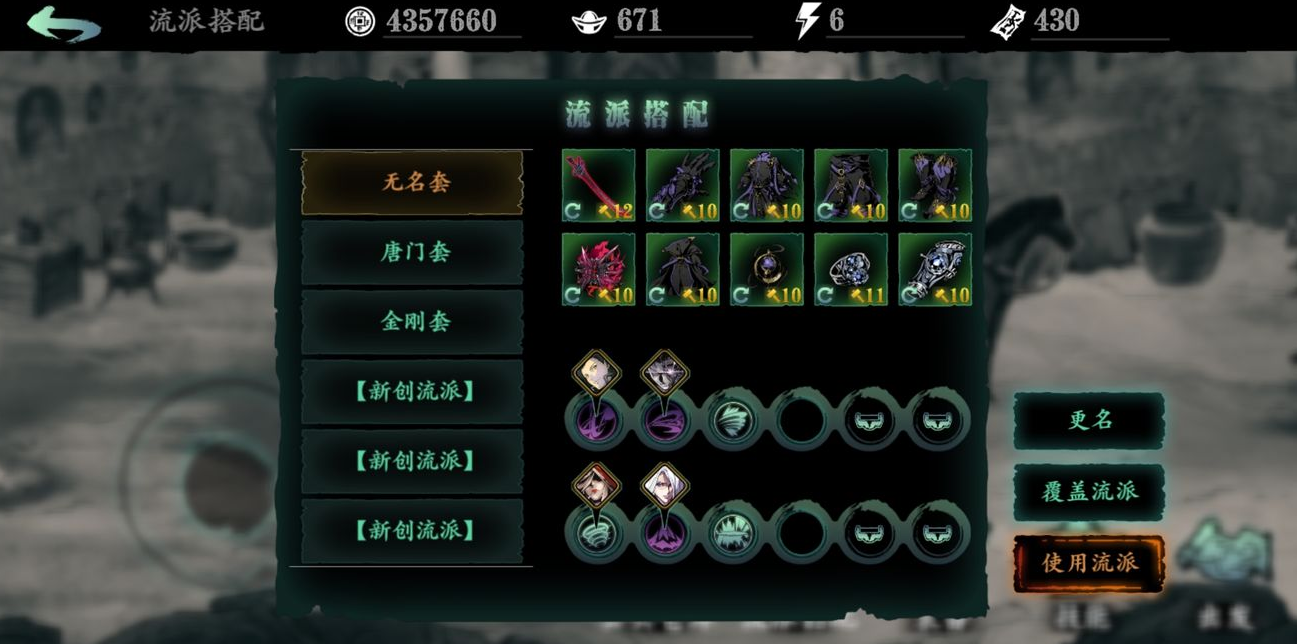1297x644 pixels.
Task: Select the black hooded cloak slot
Action: tap(682, 269)
